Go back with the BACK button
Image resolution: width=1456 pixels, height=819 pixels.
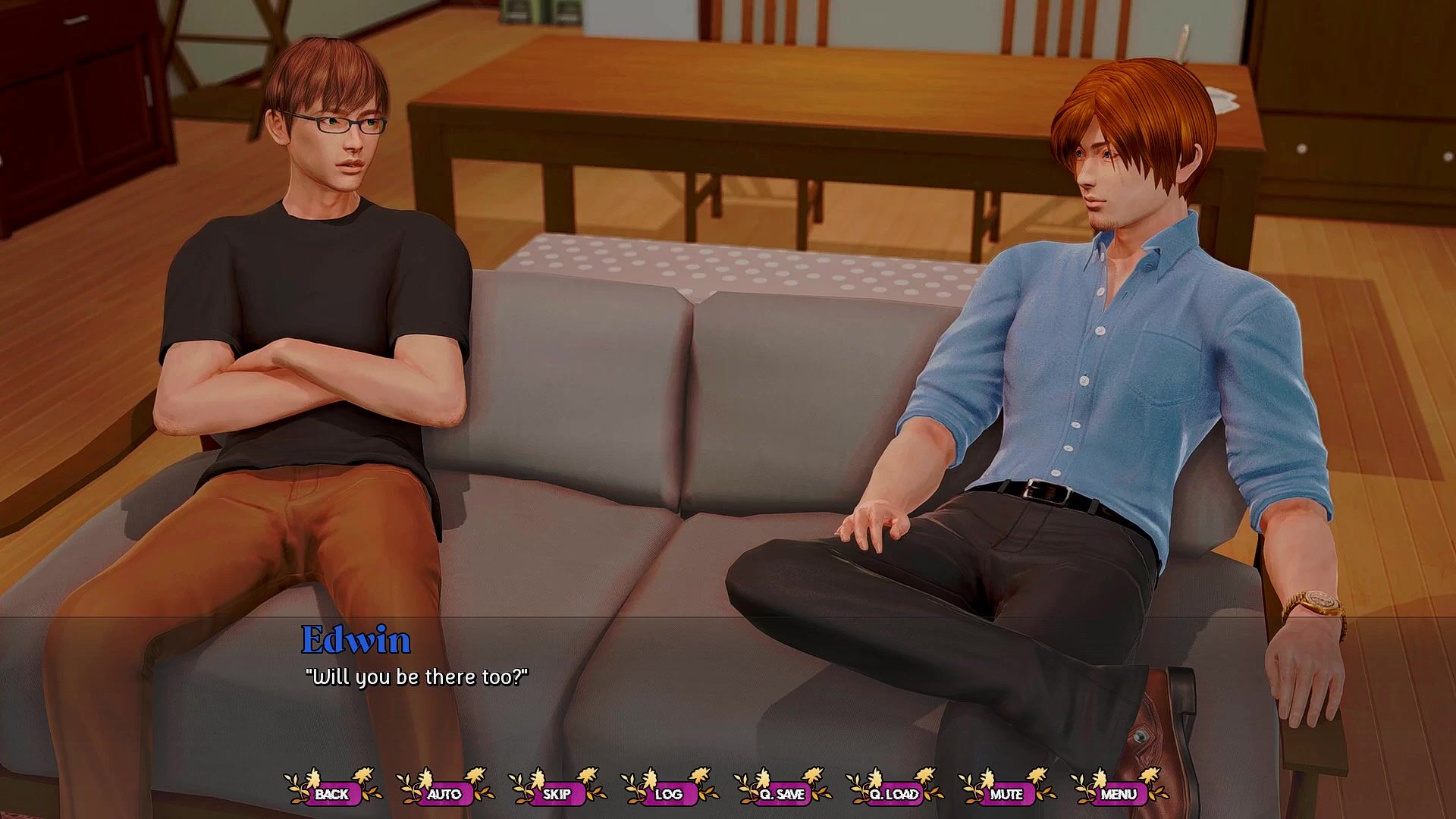[x=332, y=794]
